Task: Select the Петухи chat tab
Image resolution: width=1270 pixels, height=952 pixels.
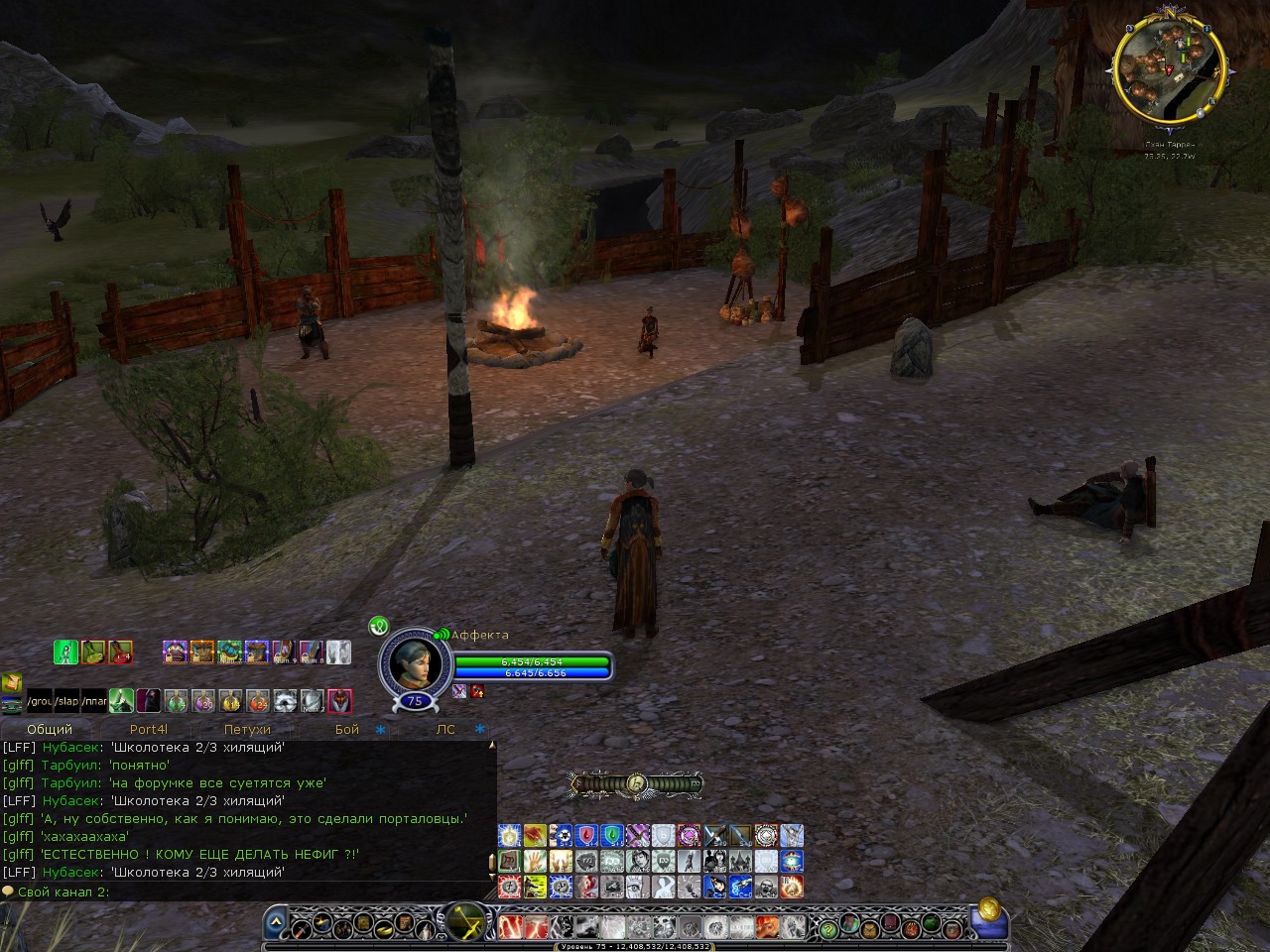Action: pos(247,729)
